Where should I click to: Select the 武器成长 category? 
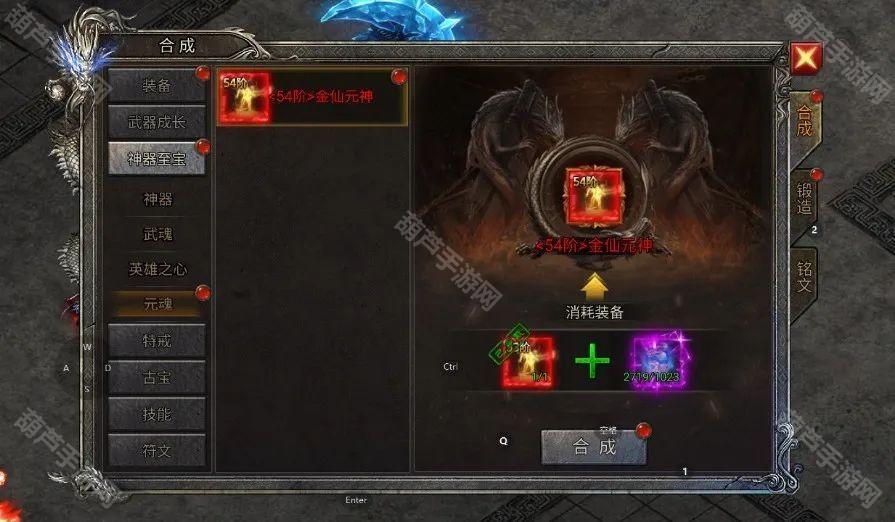156,123
